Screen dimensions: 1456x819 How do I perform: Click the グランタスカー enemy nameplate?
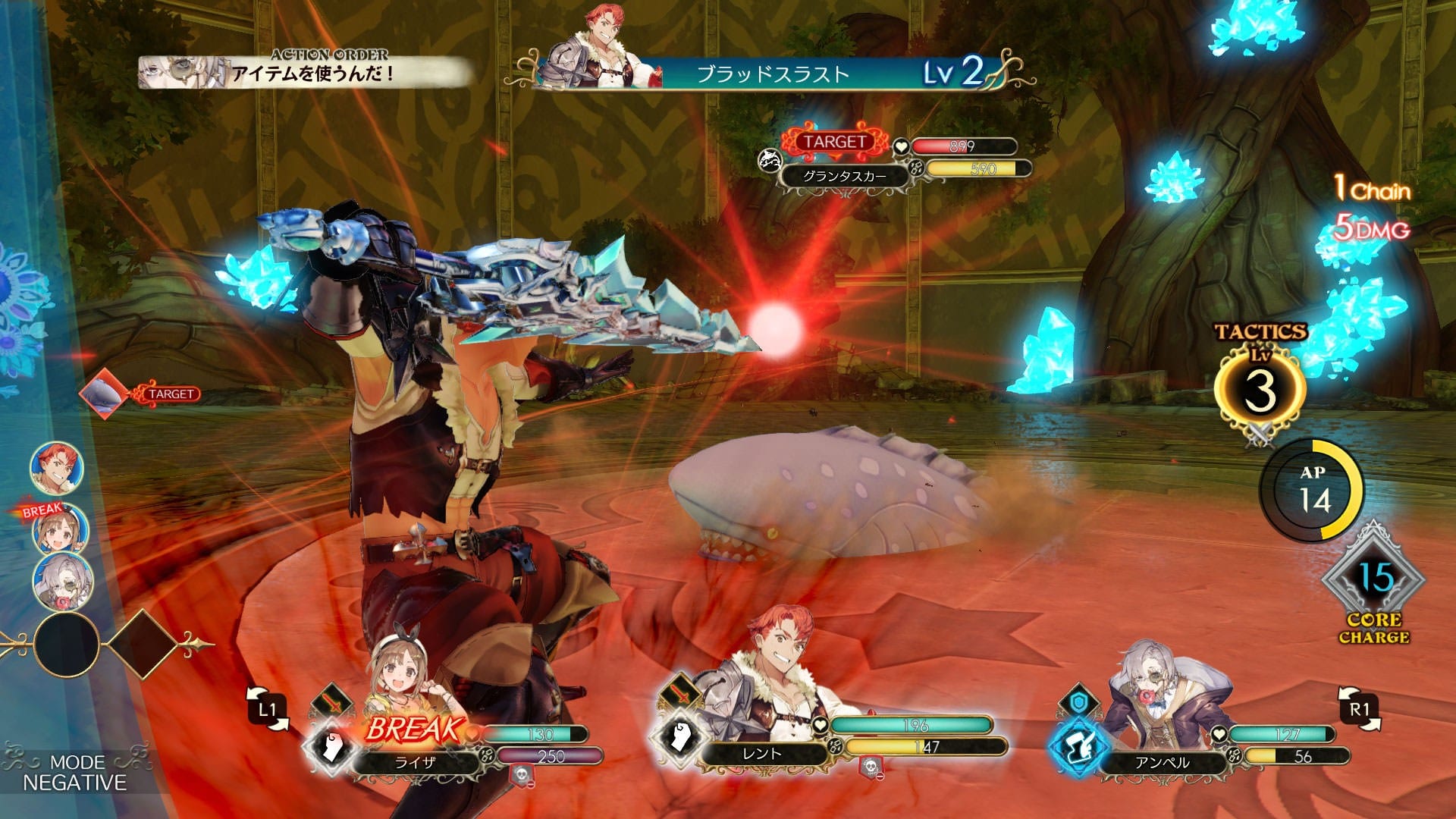(844, 177)
